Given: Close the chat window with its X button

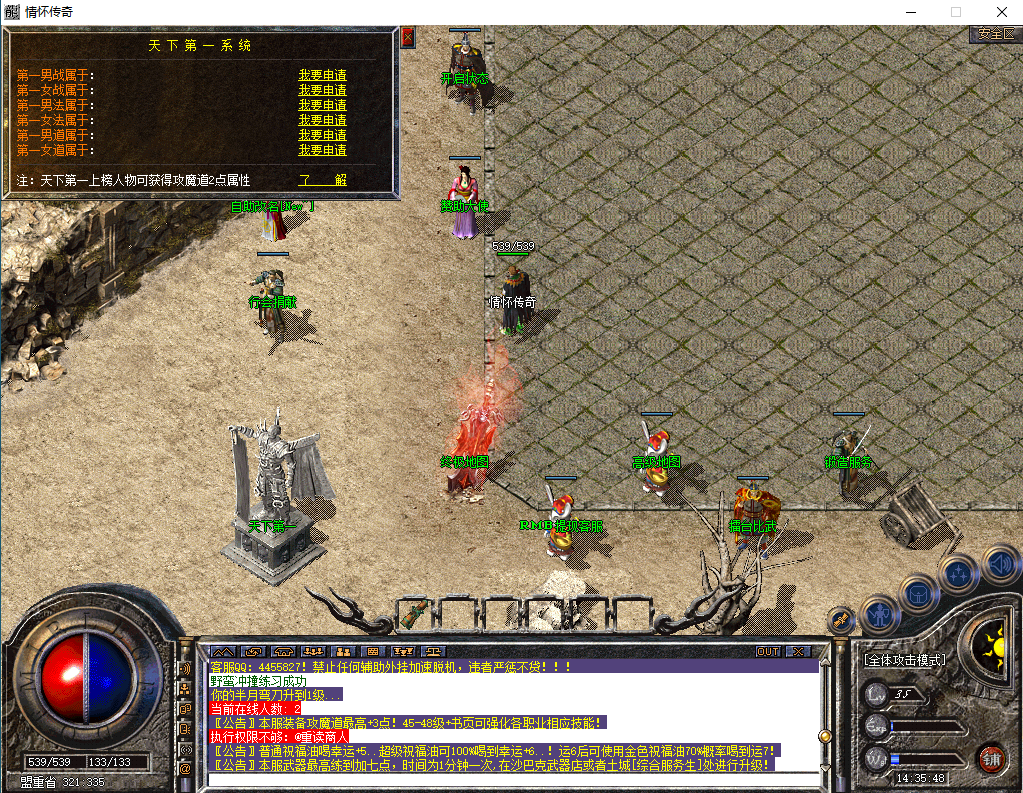Looking at the screenshot, I should (797, 651).
